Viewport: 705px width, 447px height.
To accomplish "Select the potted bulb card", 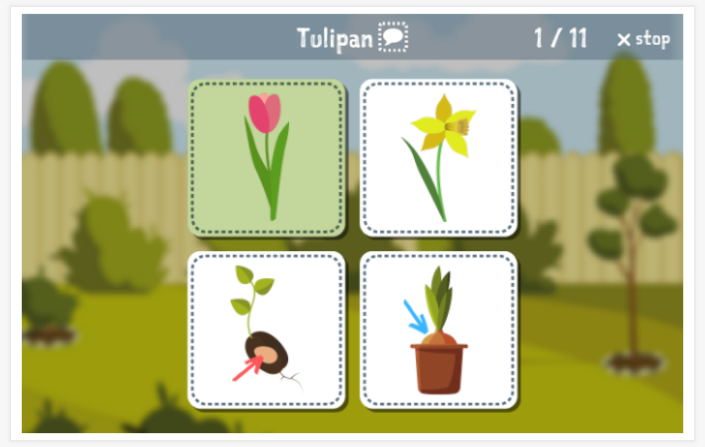I will [x=438, y=329].
